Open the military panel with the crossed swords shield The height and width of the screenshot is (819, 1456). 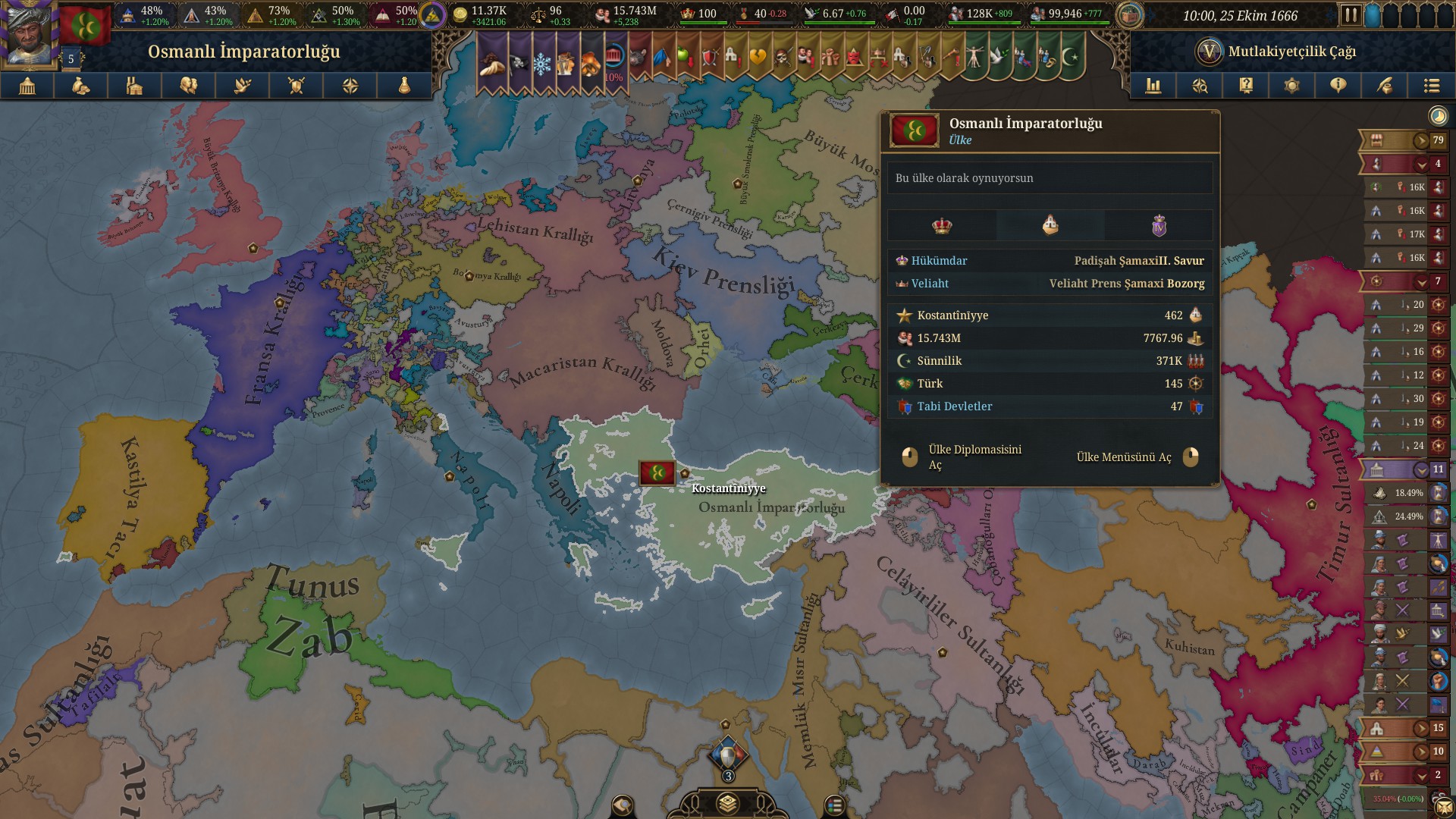pyautogui.click(x=297, y=86)
